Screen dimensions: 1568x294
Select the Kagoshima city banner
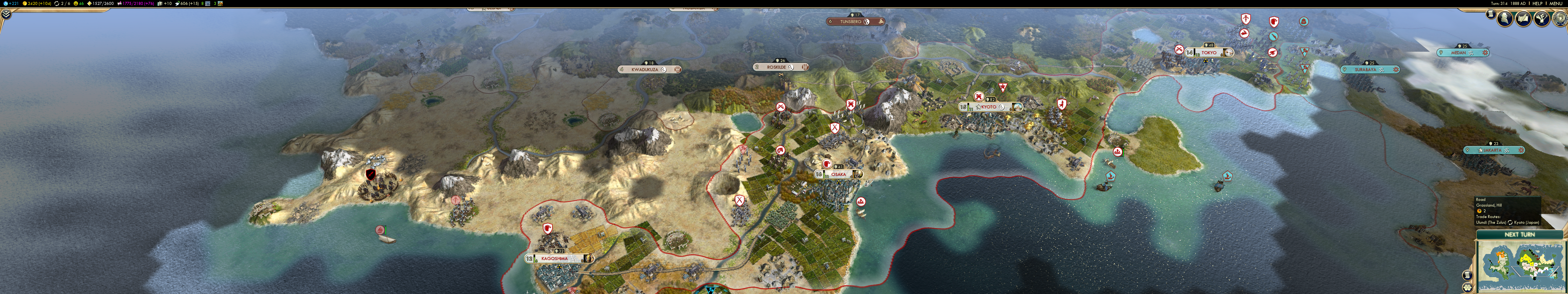[555, 258]
